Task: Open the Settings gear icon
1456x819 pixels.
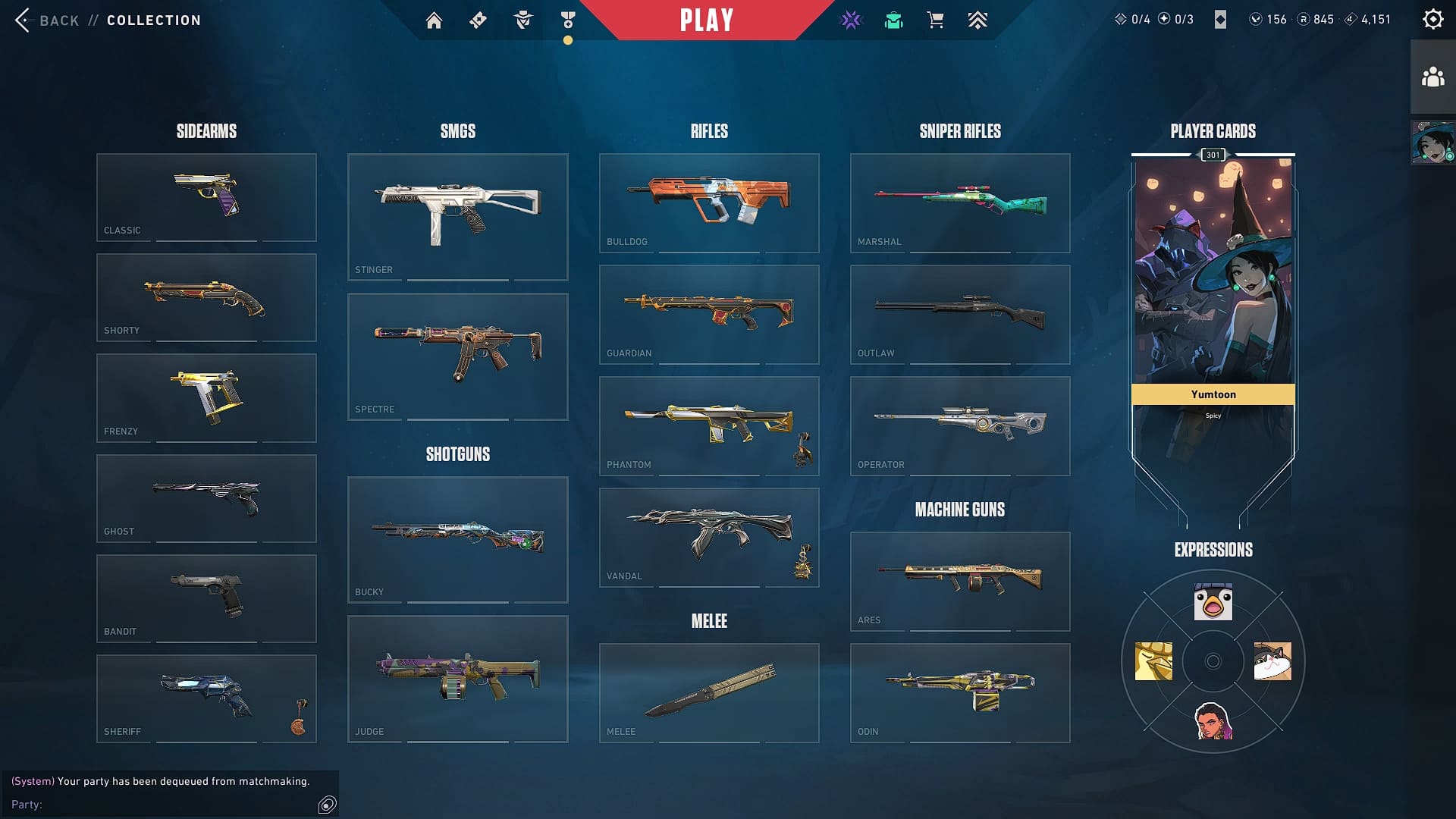Action: point(1432,18)
